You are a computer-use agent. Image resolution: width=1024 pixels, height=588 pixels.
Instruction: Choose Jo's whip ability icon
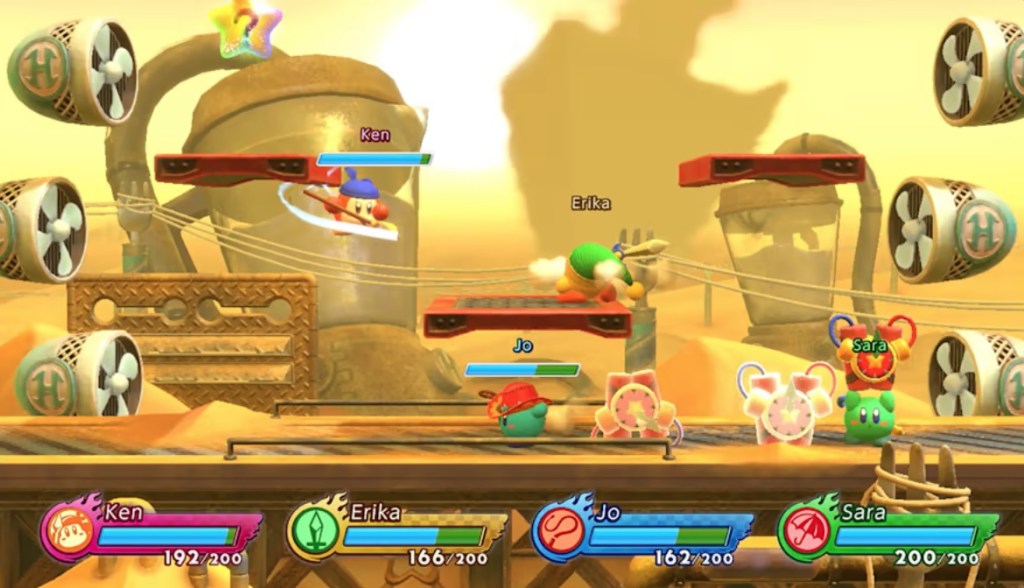coord(558,532)
